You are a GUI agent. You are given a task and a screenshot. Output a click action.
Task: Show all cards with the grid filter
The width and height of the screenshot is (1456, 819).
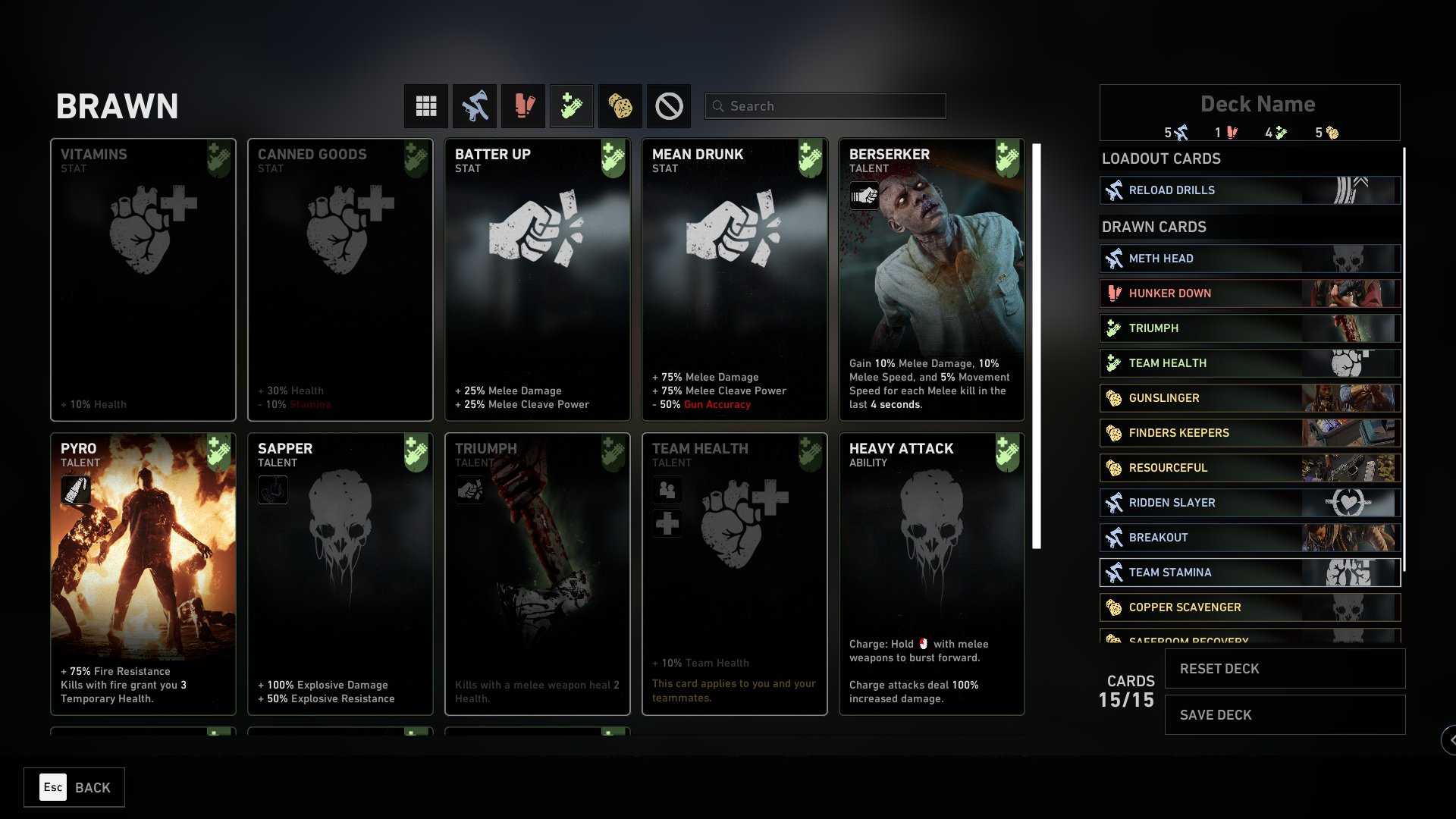[426, 106]
